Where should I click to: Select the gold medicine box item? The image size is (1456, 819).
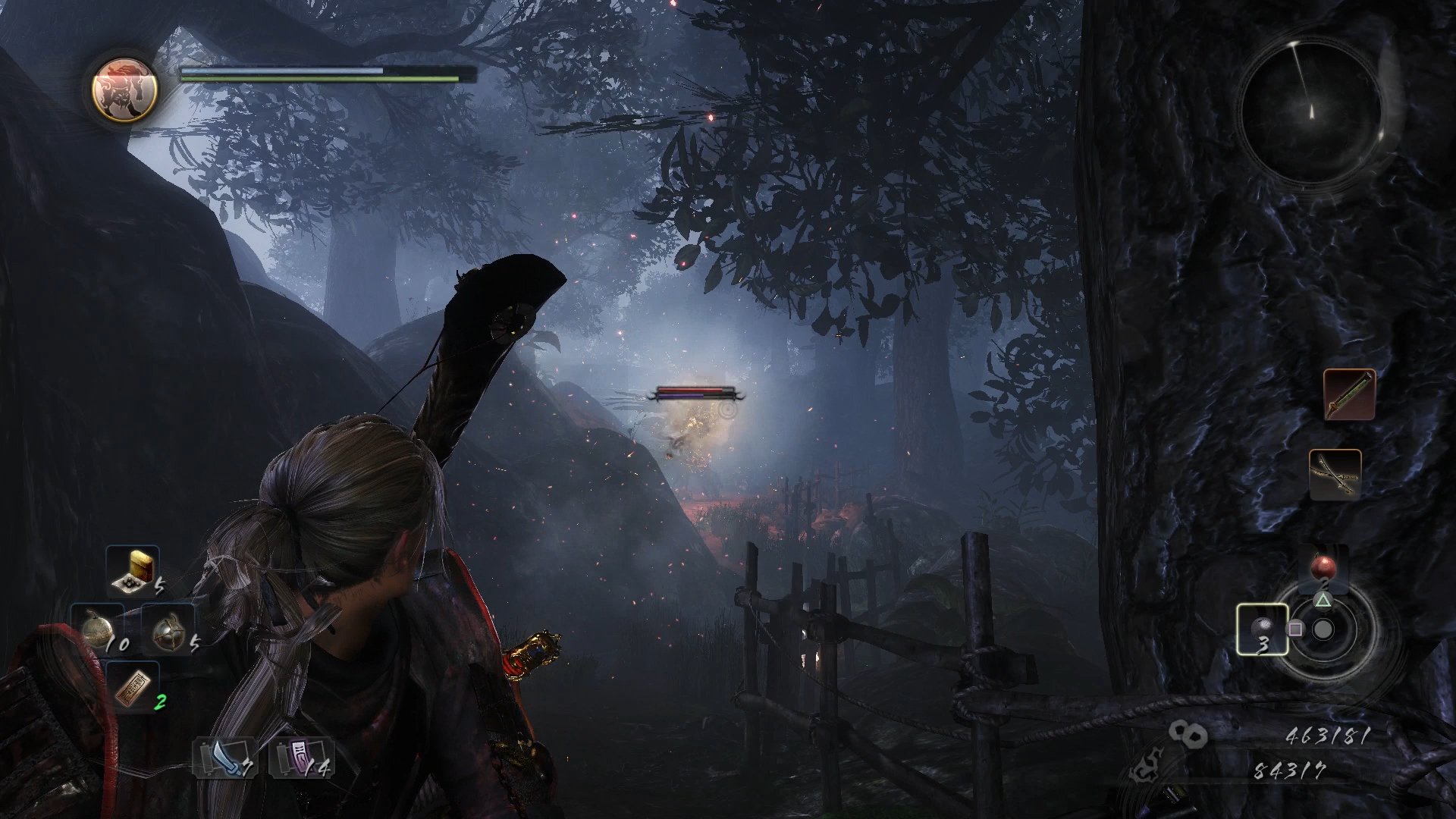point(133,570)
